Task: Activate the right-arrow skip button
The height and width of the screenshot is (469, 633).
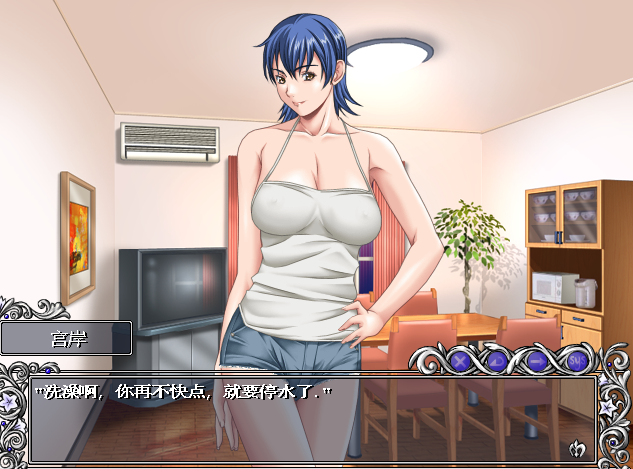Action: [537, 360]
